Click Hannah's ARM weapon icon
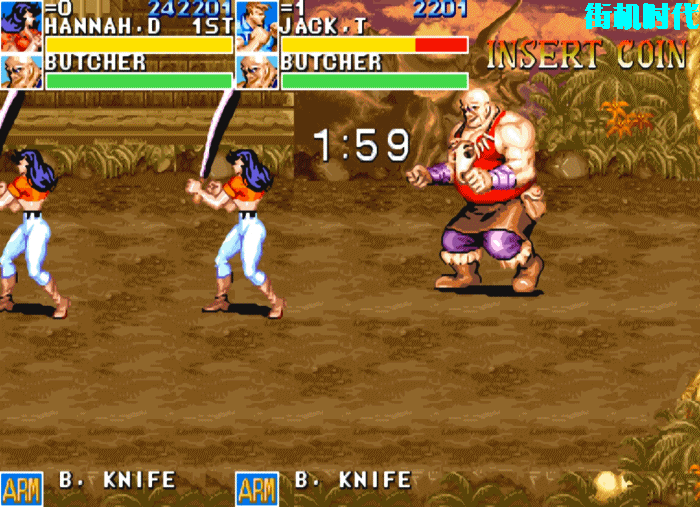The image size is (700, 507). [21, 489]
